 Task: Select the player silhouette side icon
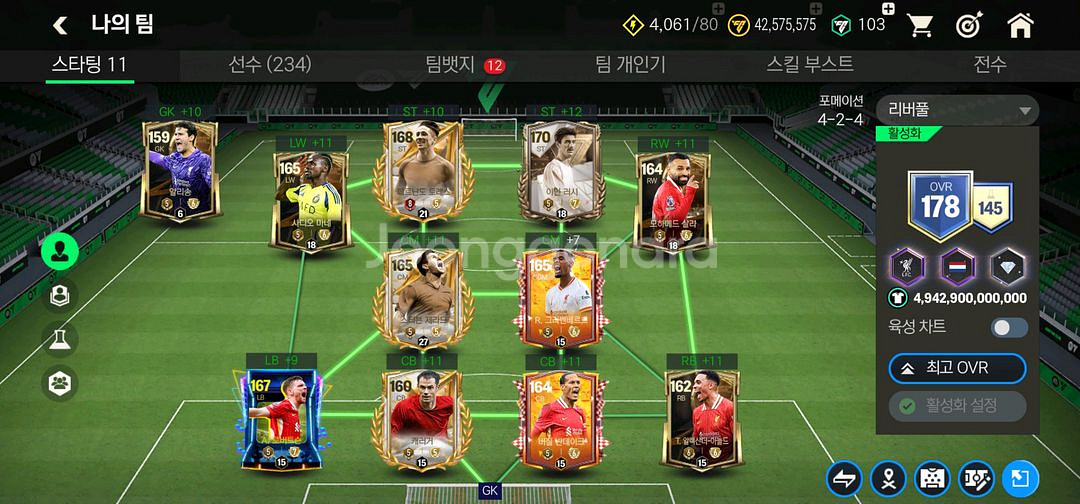pyautogui.click(x=60, y=251)
